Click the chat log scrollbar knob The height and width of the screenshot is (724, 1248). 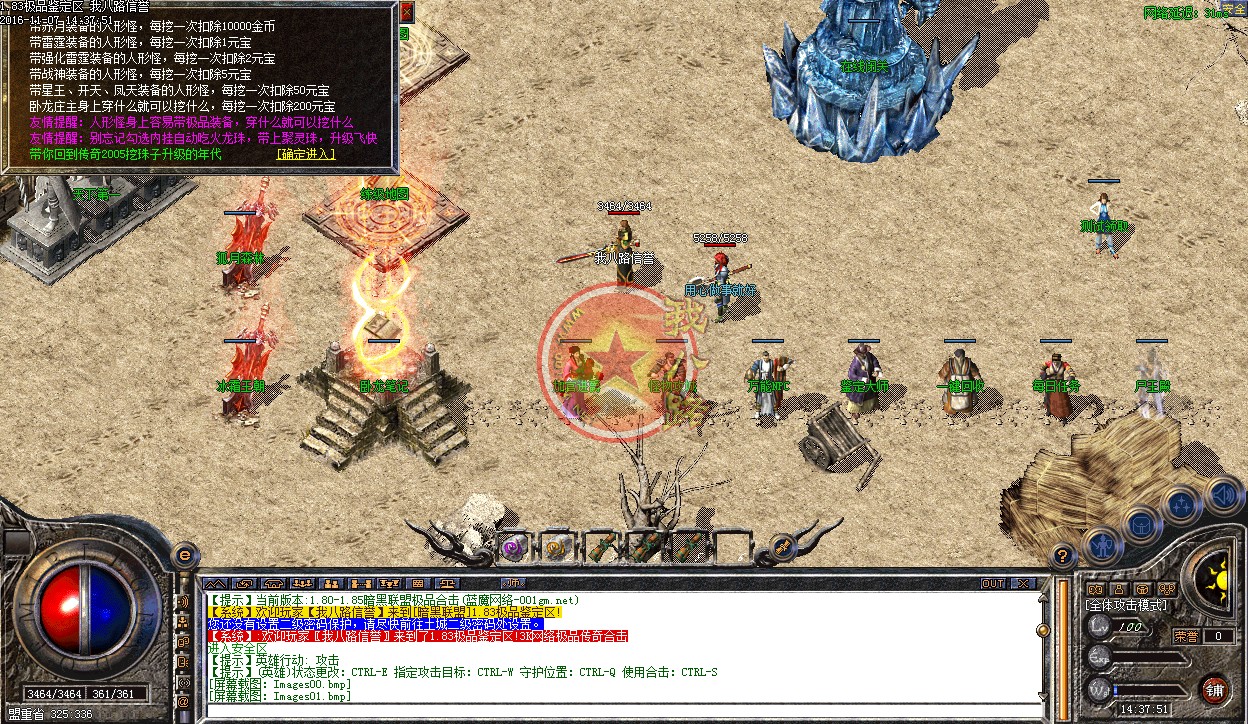click(x=1043, y=630)
